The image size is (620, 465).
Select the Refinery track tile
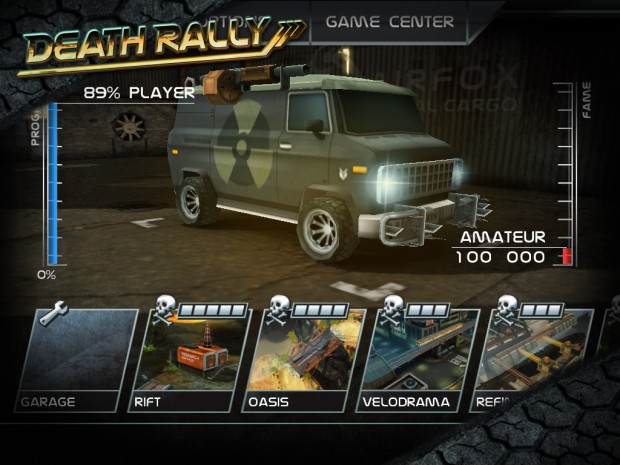[x=535, y=362]
